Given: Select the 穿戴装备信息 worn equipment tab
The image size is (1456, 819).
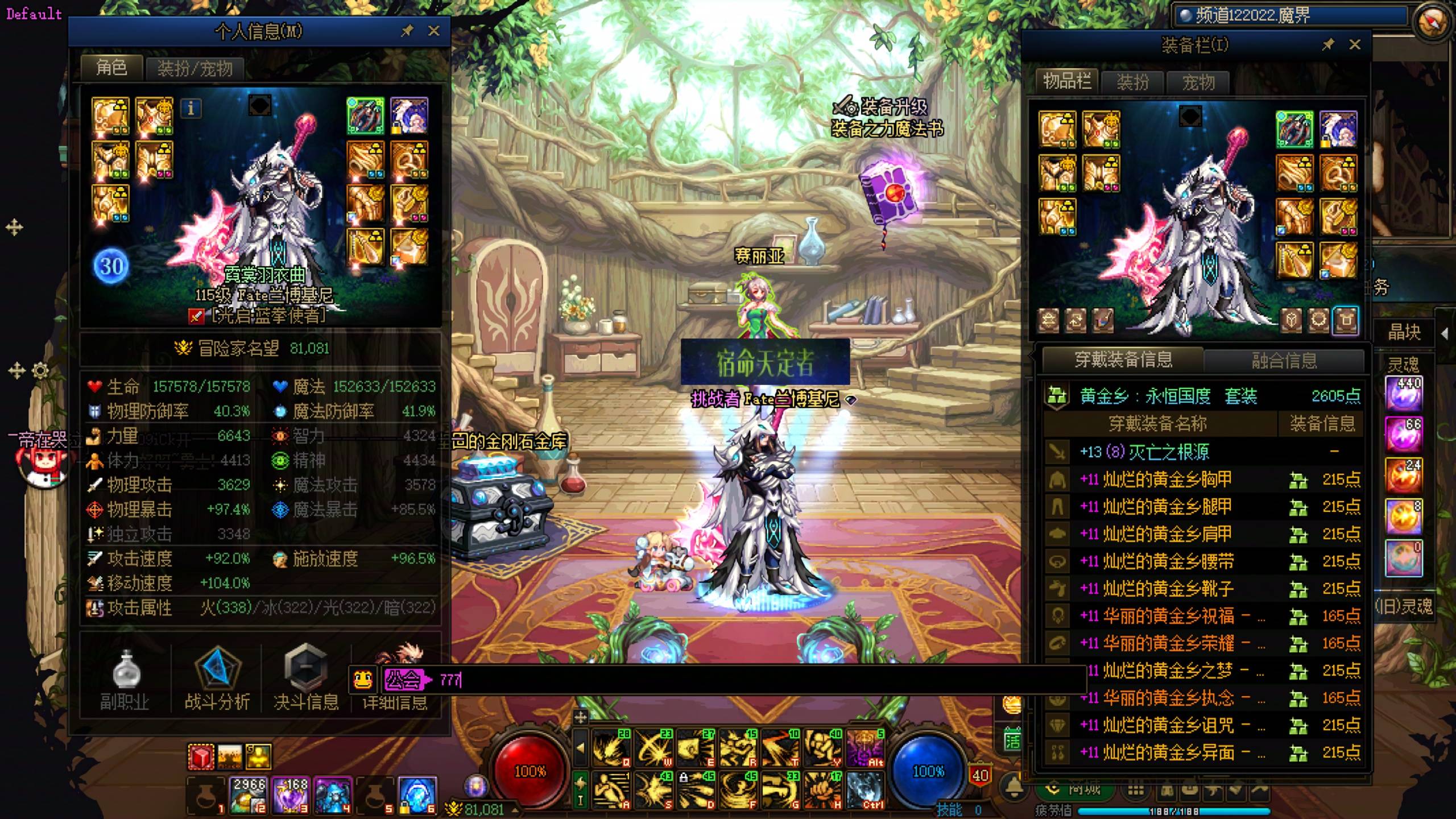Looking at the screenshot, I should [1123, 359].
